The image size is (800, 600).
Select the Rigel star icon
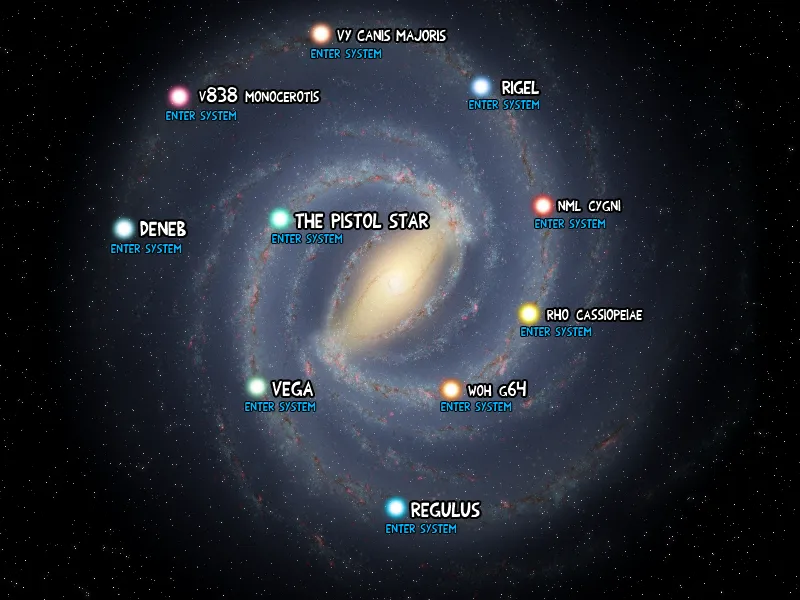481,87
